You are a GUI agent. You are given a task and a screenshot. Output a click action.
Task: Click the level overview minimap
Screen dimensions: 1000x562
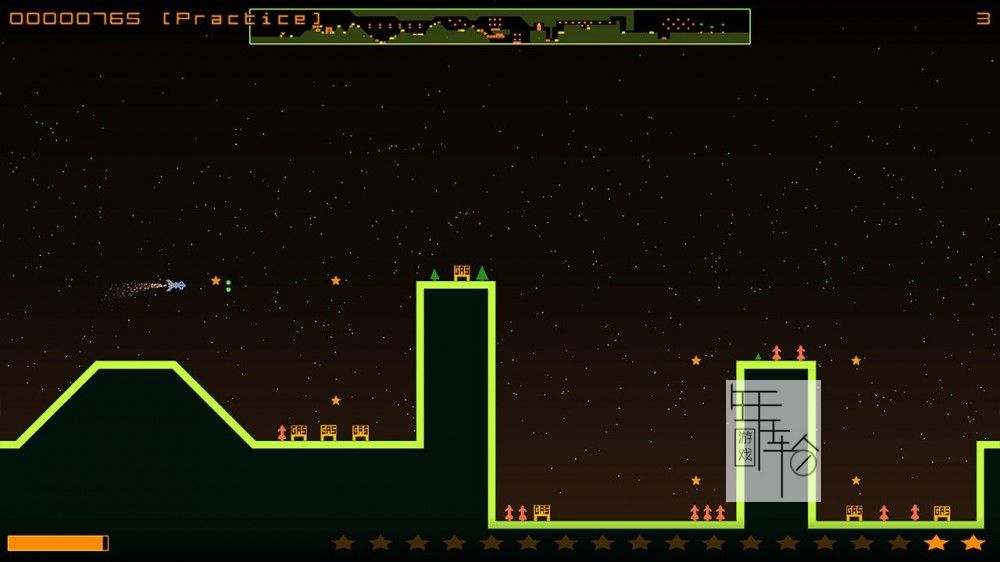pyautogui.click(x=500, y=26)
